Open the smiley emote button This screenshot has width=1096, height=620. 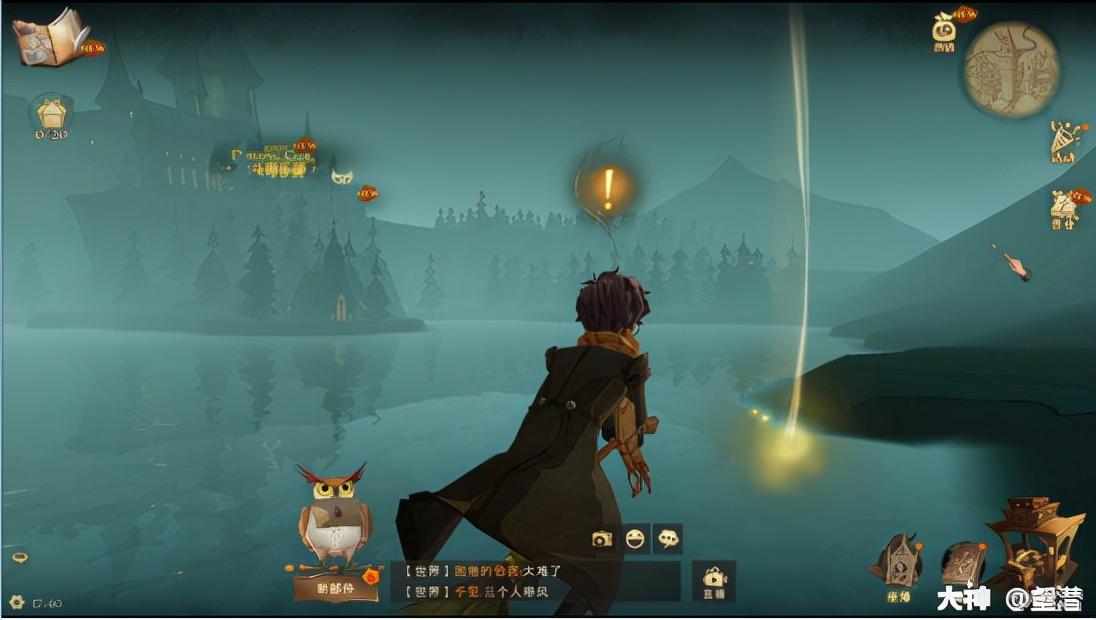pyautogui.click(x=635, y=539)
